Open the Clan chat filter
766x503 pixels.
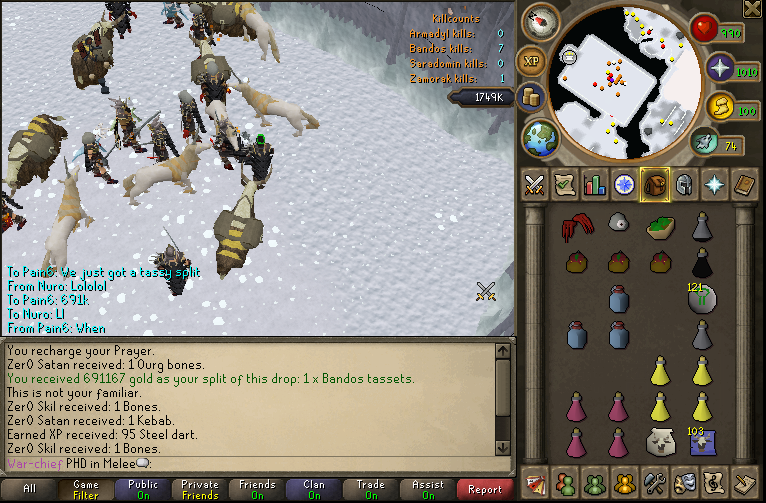click(314, 489)
